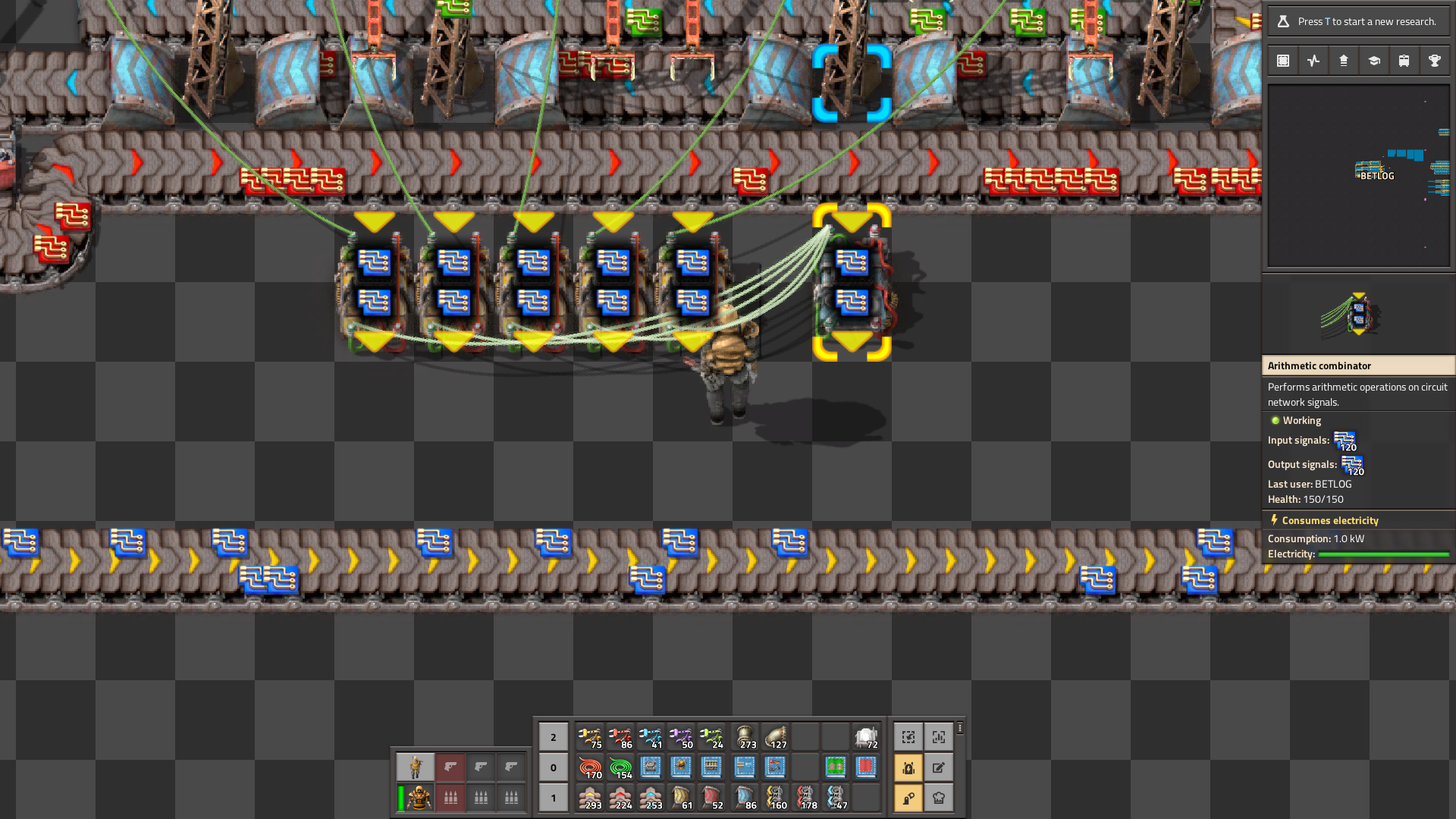Screen dimensions: 1456x819
Task: Select an arithmetic combinator from the quickbar
Action: (x=745, y=767)
